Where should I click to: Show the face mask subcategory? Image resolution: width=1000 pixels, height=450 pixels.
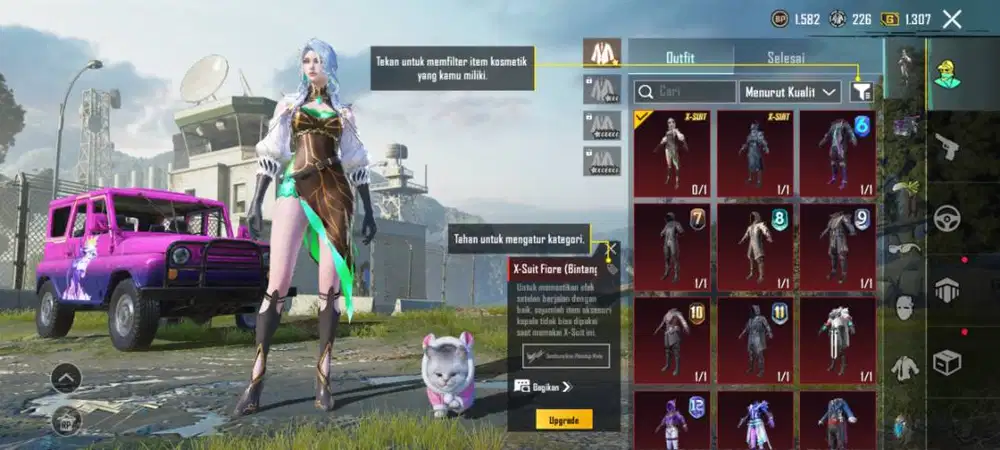905,309
